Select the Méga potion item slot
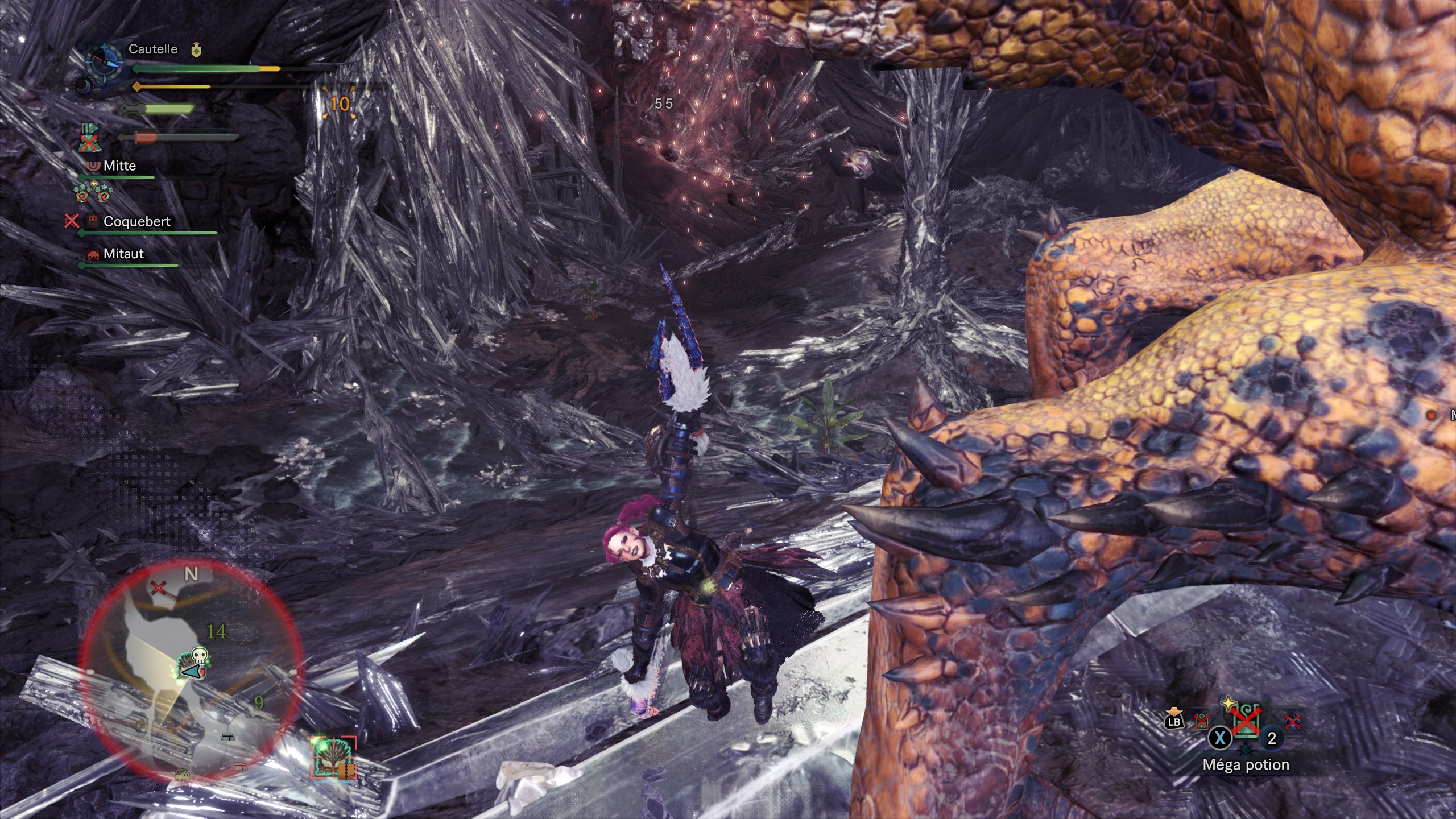The image size is (1456, 819). pos(1246,729)
